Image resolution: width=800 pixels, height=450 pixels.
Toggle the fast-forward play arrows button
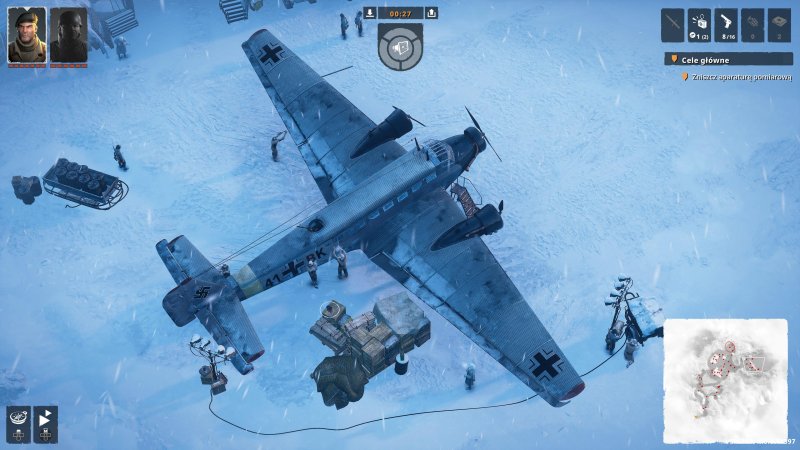[x=46, y=422]
